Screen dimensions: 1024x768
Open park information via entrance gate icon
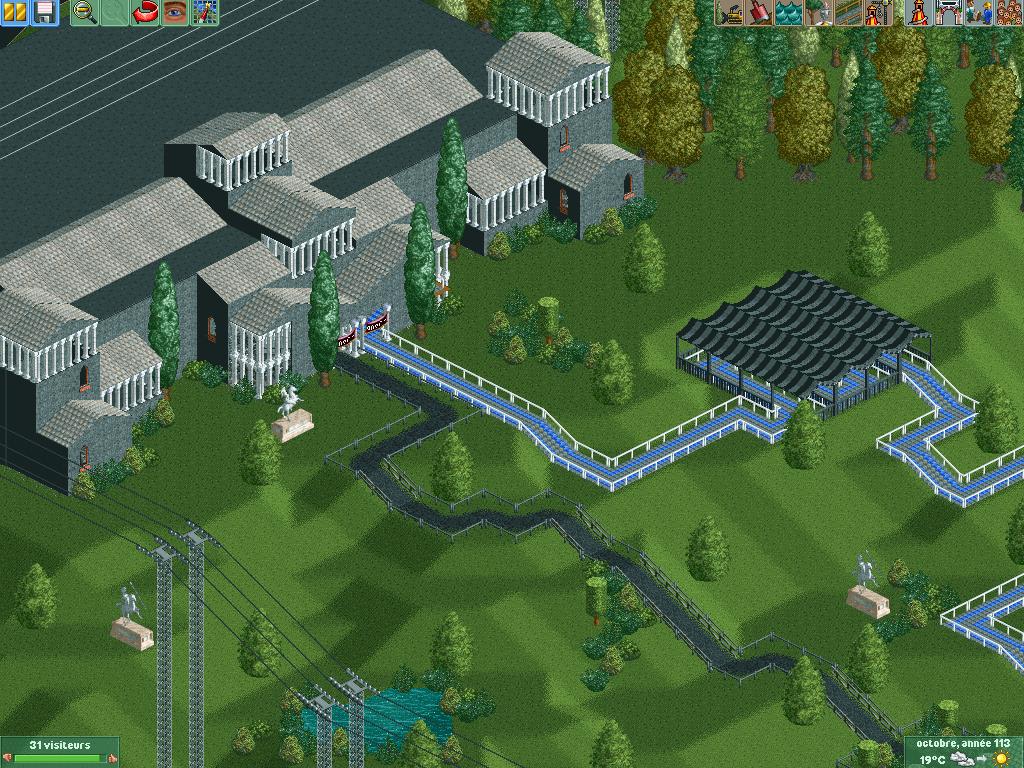point(946,13)
